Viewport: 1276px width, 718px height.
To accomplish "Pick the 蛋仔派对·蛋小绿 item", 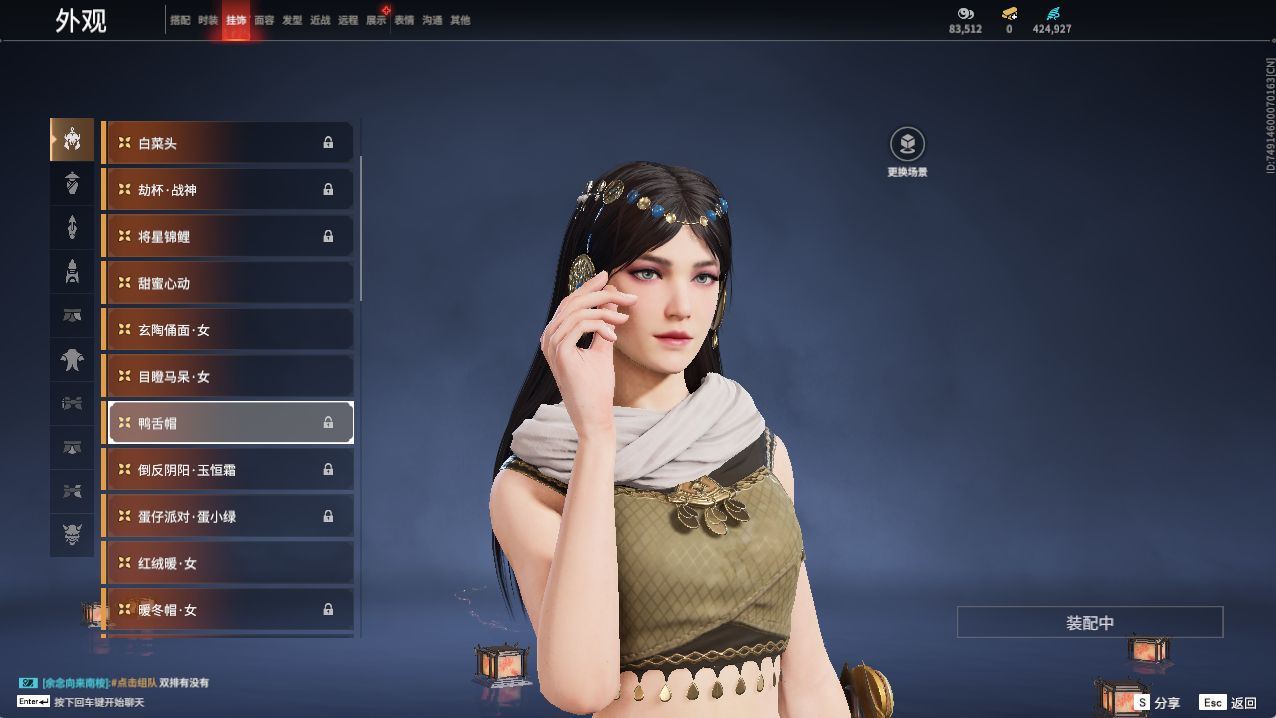I will click(x=229, y=516).
